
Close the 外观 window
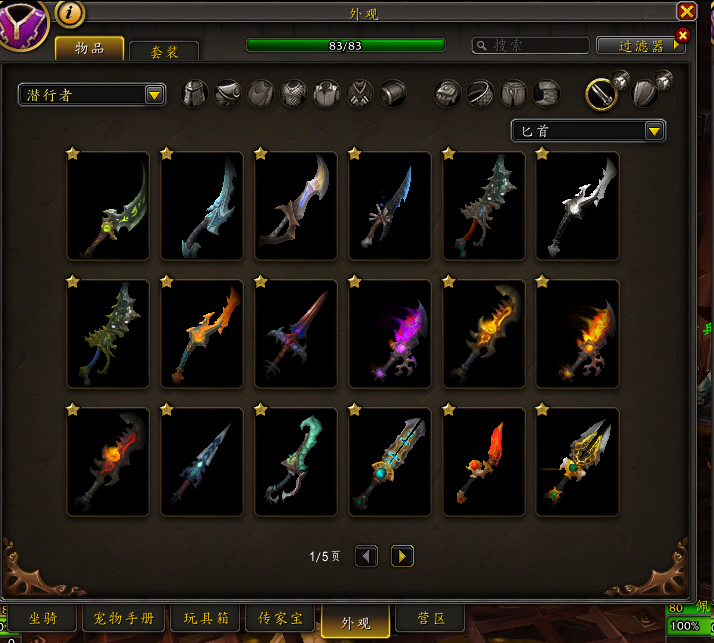click(x=686, y=12)
